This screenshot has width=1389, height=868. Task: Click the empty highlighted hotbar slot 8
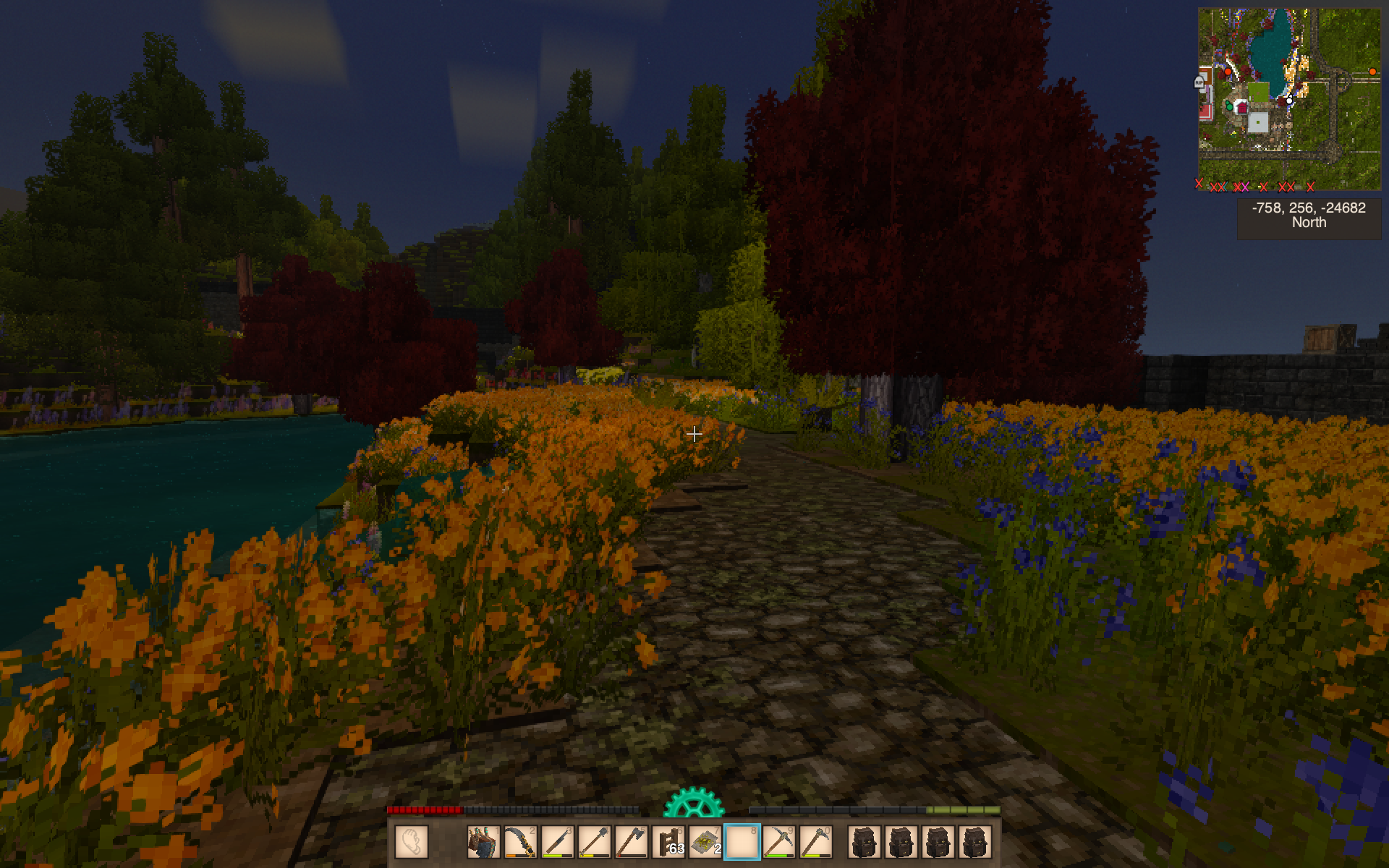pyautogui.click(x=742, y=843)
